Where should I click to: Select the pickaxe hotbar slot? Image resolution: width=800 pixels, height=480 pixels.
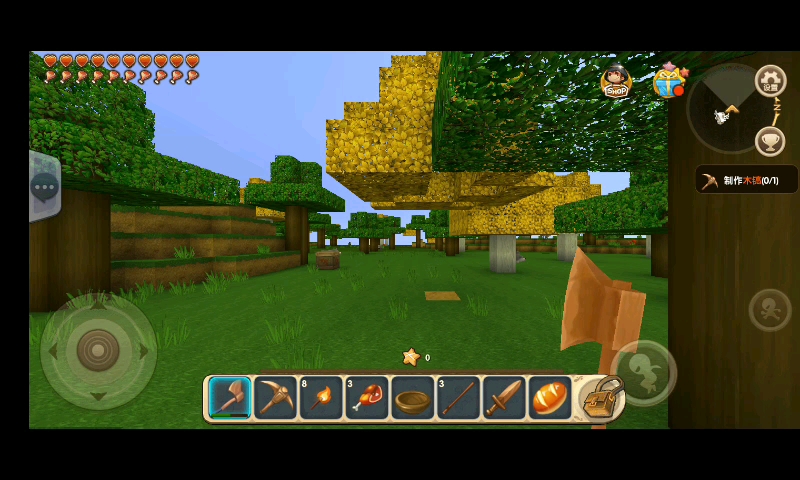point(275,398)
